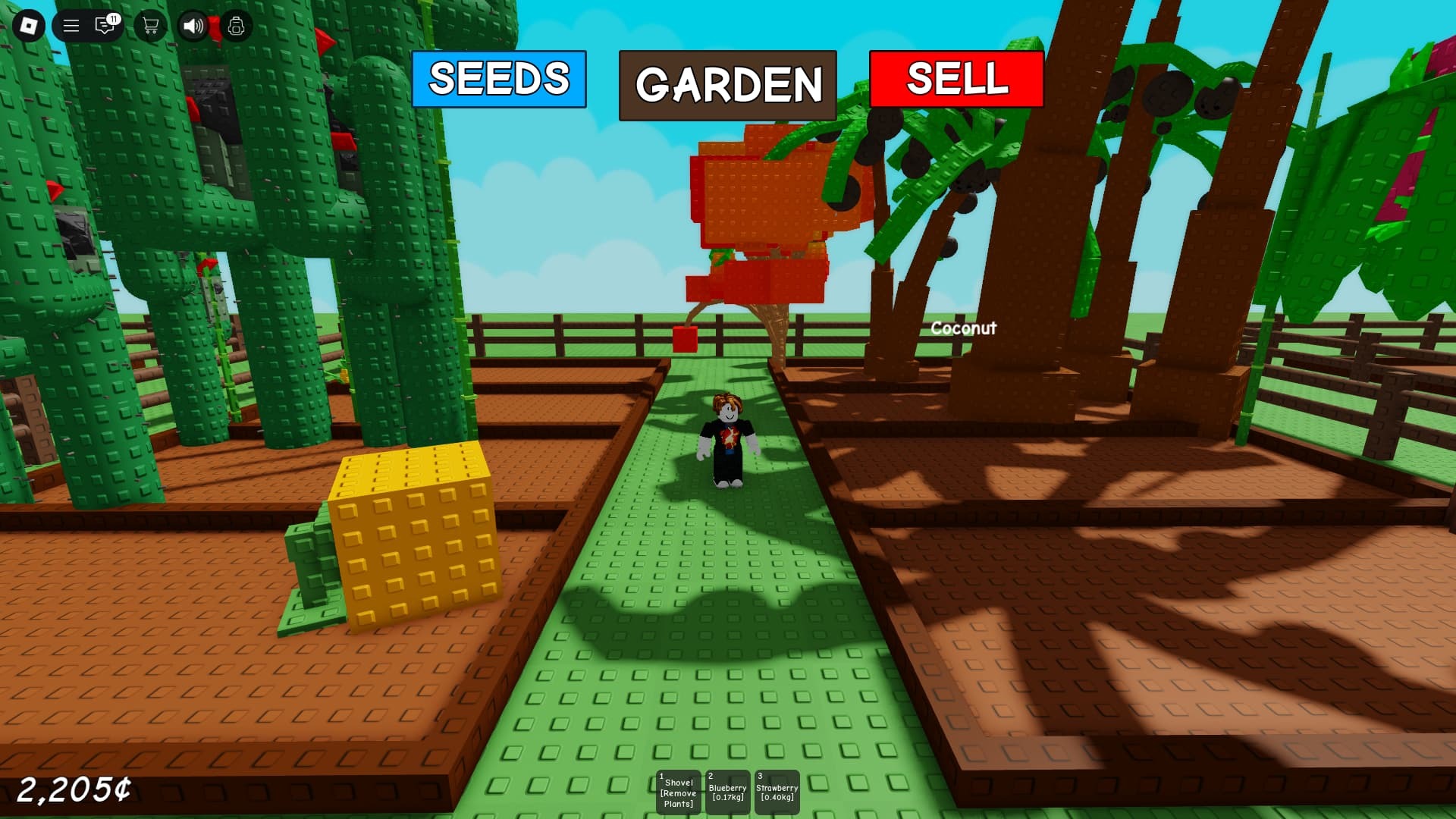Open the SEEDS shop button

[x=499, y=79]
